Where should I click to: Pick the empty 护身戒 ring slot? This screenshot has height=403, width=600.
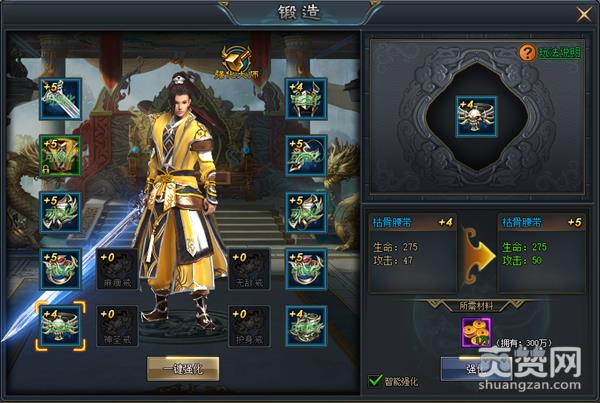pos(248,327)
